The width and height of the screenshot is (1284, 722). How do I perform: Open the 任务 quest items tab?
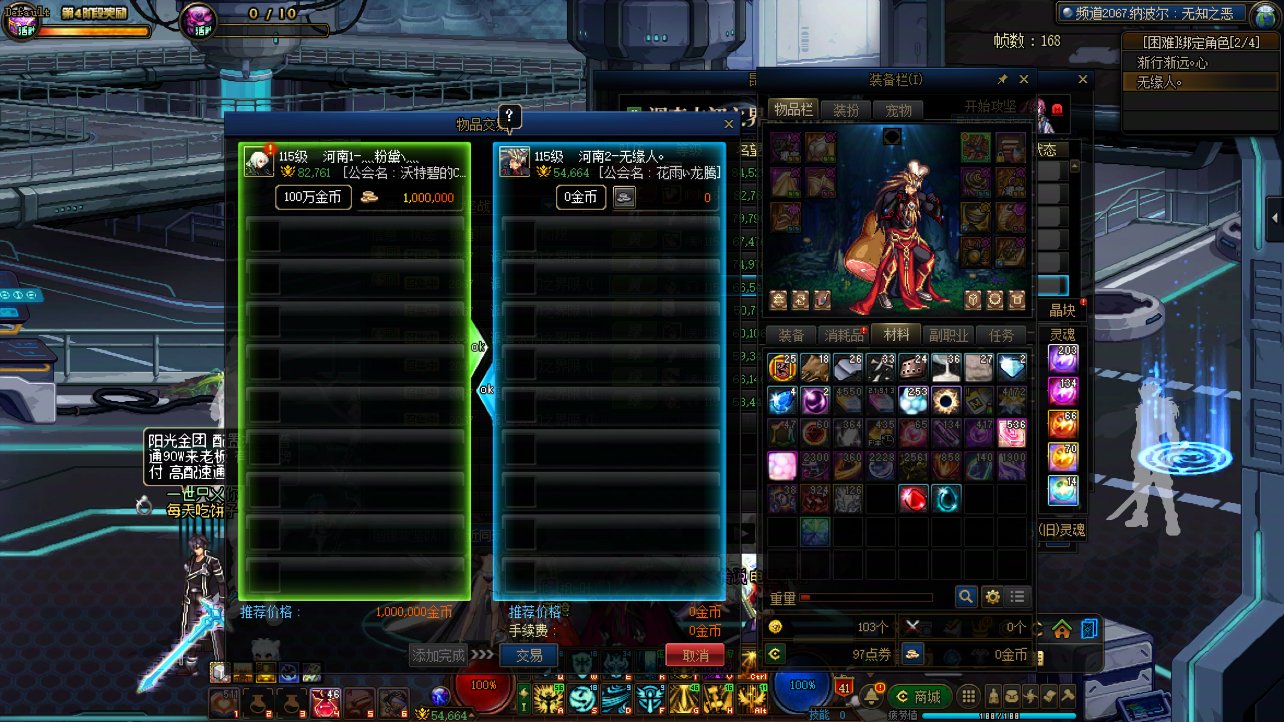tap(1000, 335)
